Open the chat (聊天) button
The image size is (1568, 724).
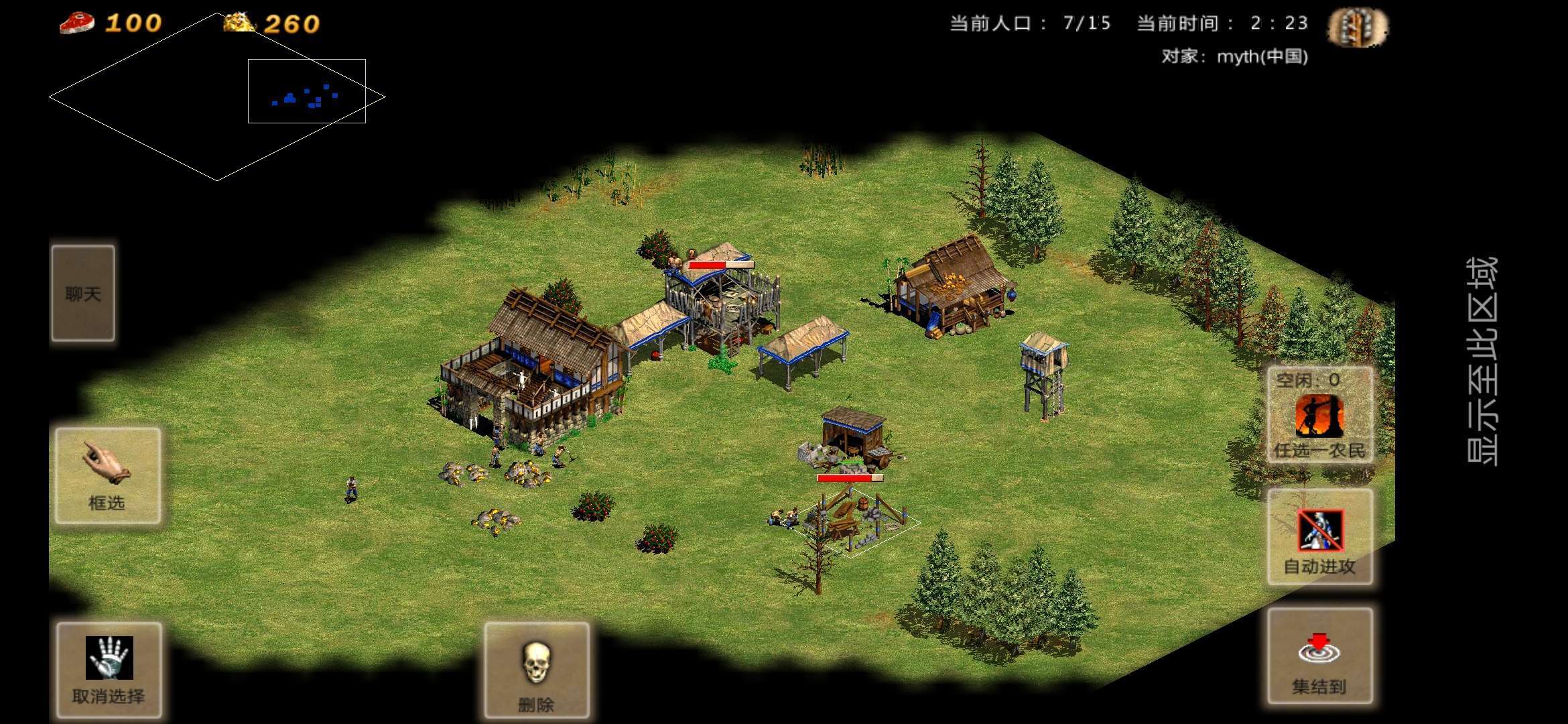tap(83, 294)
